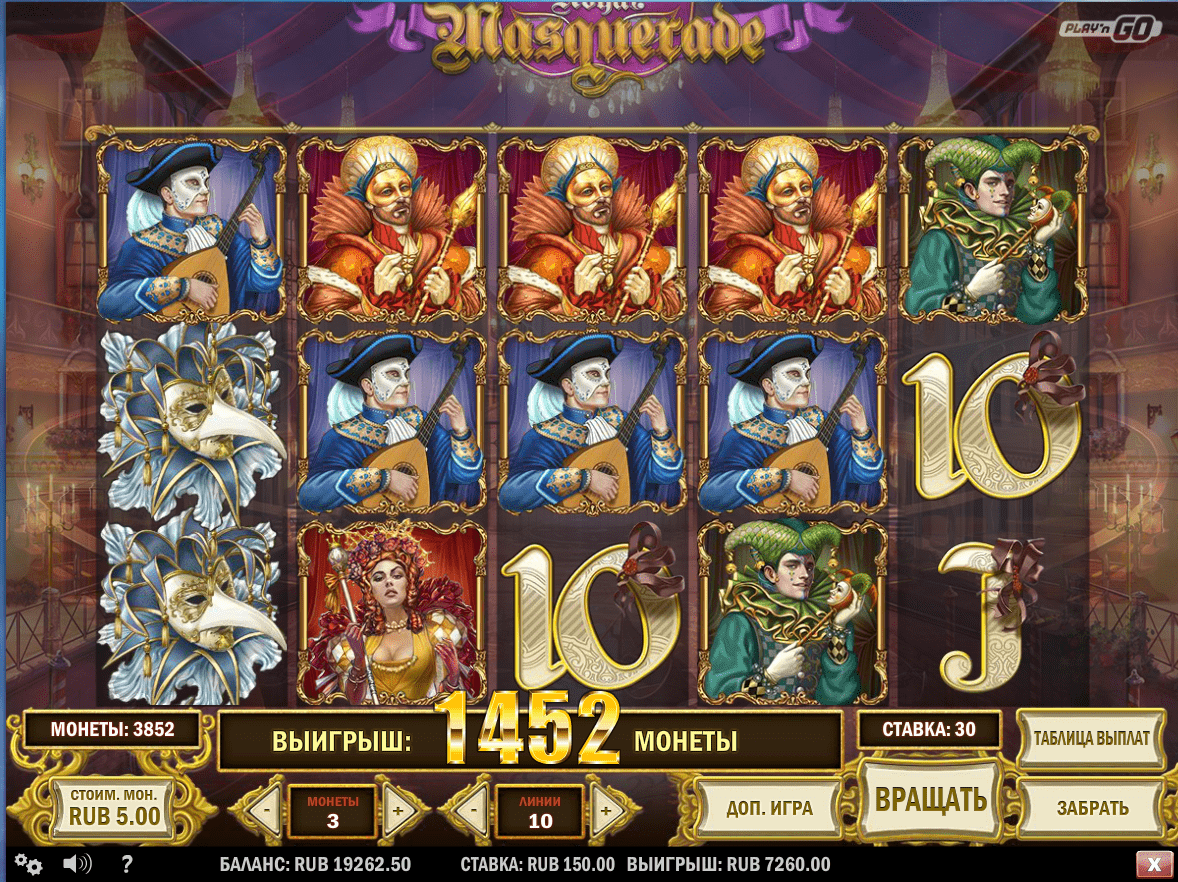Raise the number of ЛИНИИ paylines
This screenshot has height=882, width=1178.
coord(606,811)
